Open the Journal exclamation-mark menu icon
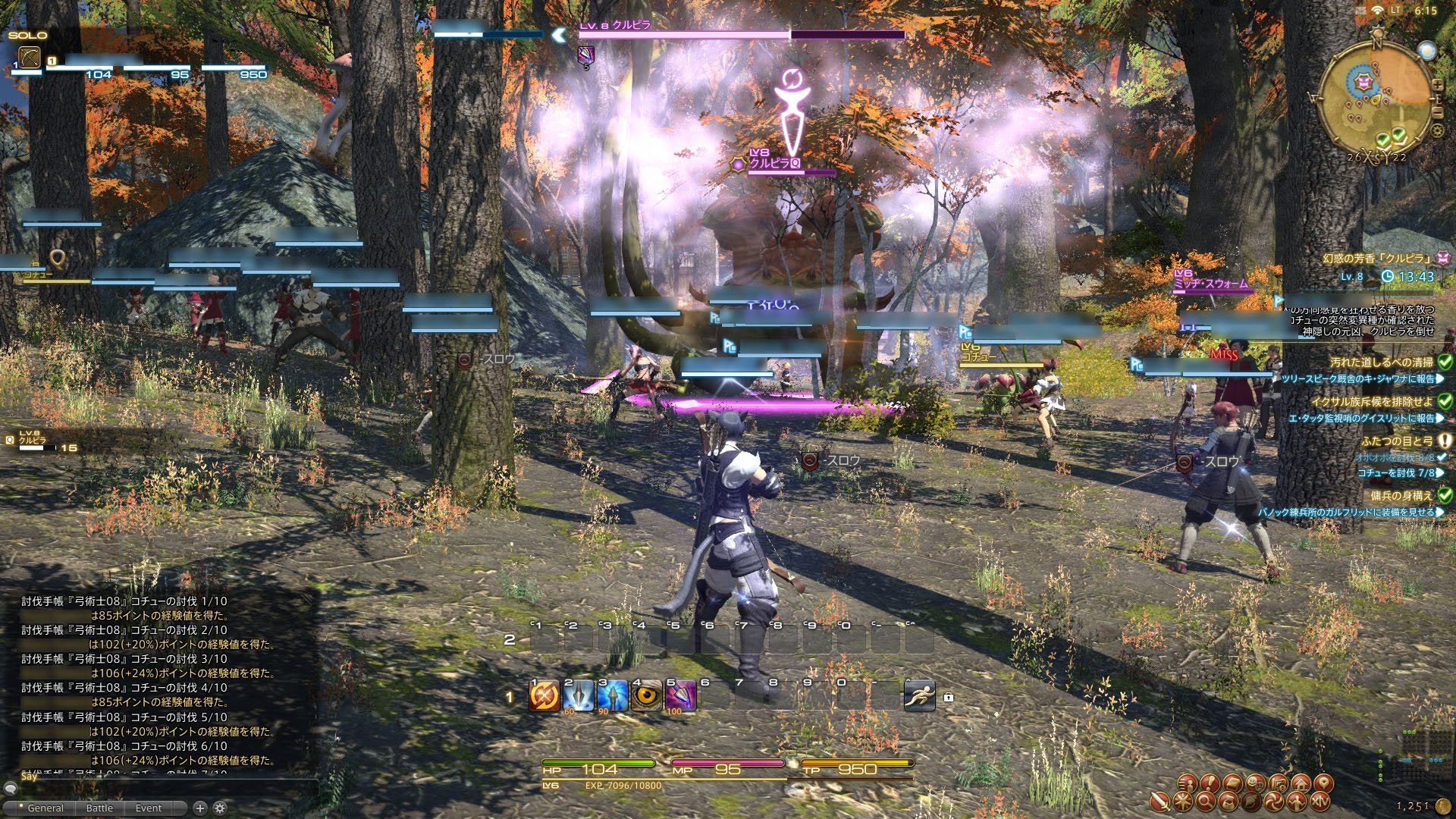Screen dimensions: 1456x819 [x=1209, y=783]
